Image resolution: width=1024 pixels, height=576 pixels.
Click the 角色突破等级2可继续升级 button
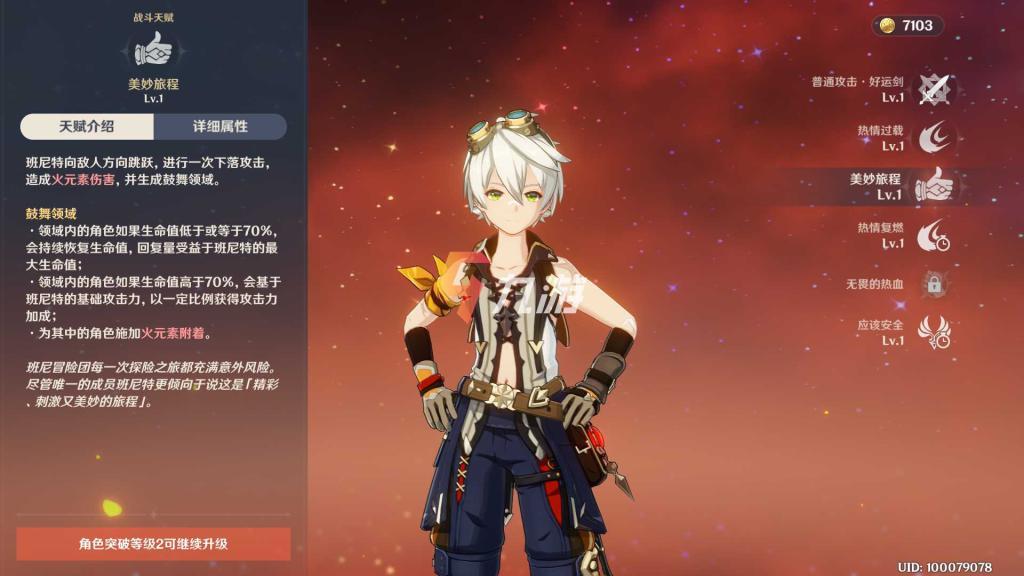click(x=153, y=544)
